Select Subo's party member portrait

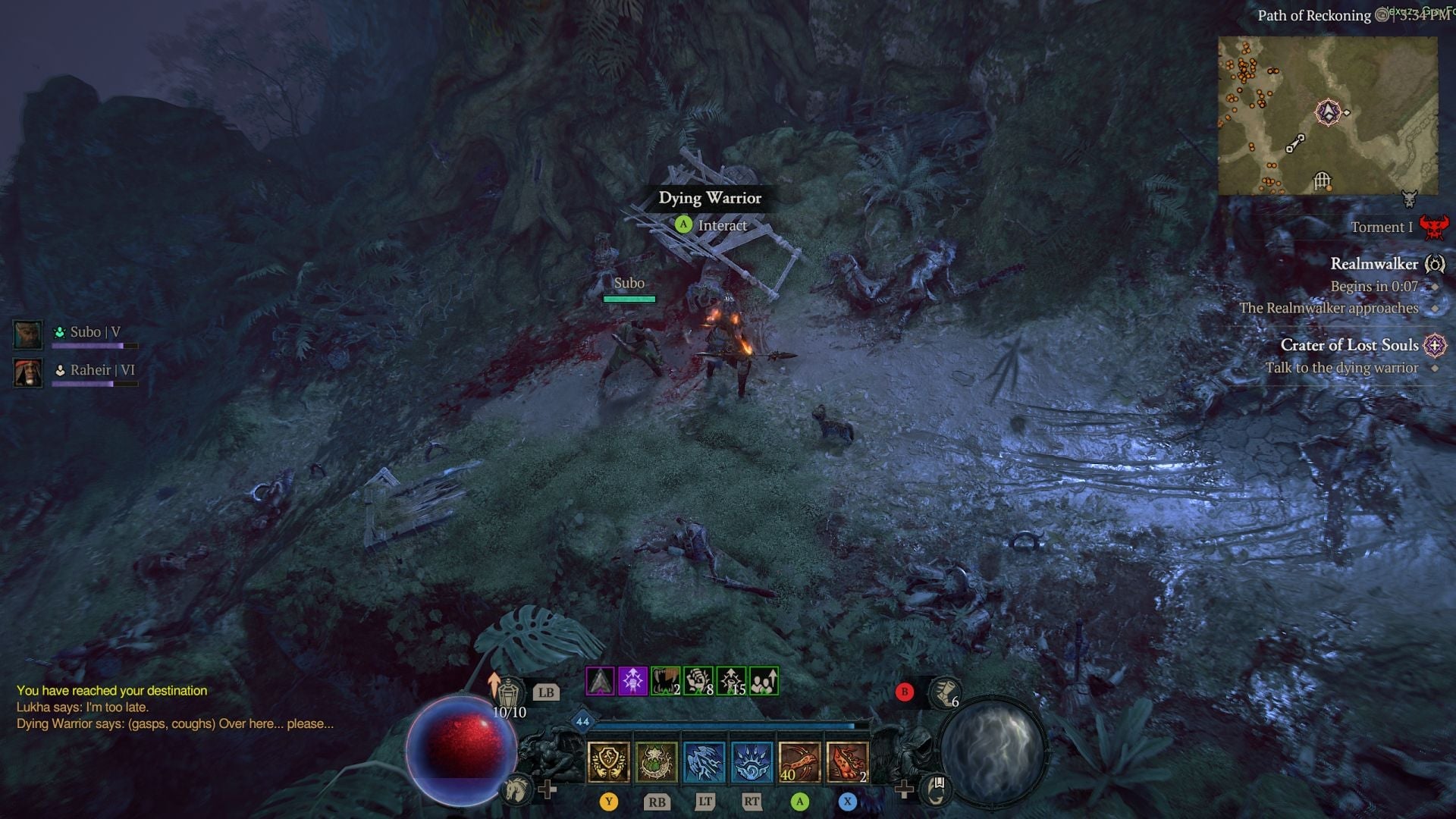pos(28,334)
